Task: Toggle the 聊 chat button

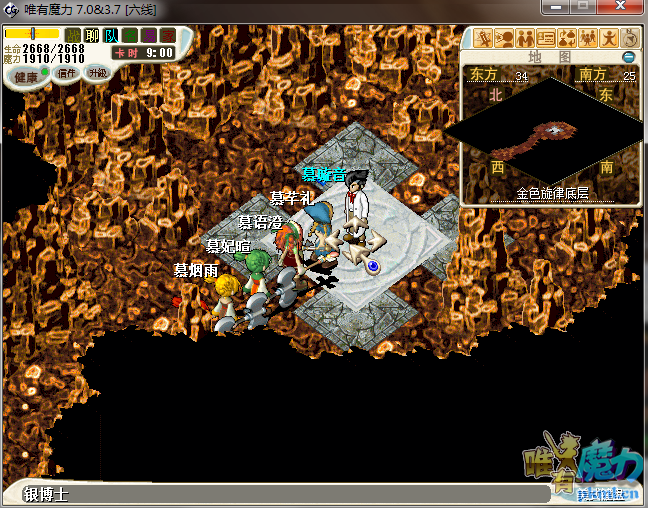Action: click(x=92, y=36)
